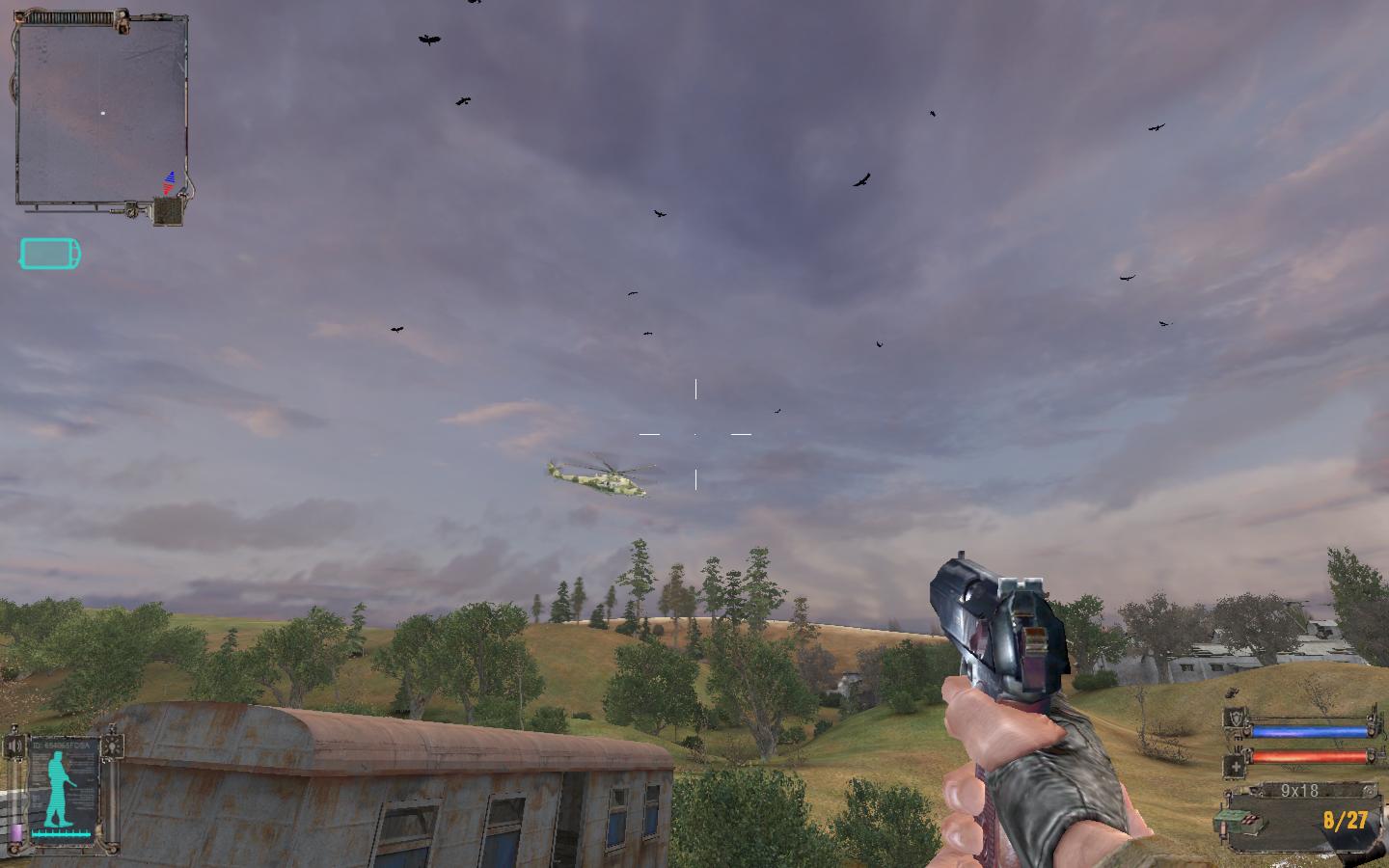1389x868 pixels.
Task: Click the speaker noise indicator icon
Action: point(14,746)
